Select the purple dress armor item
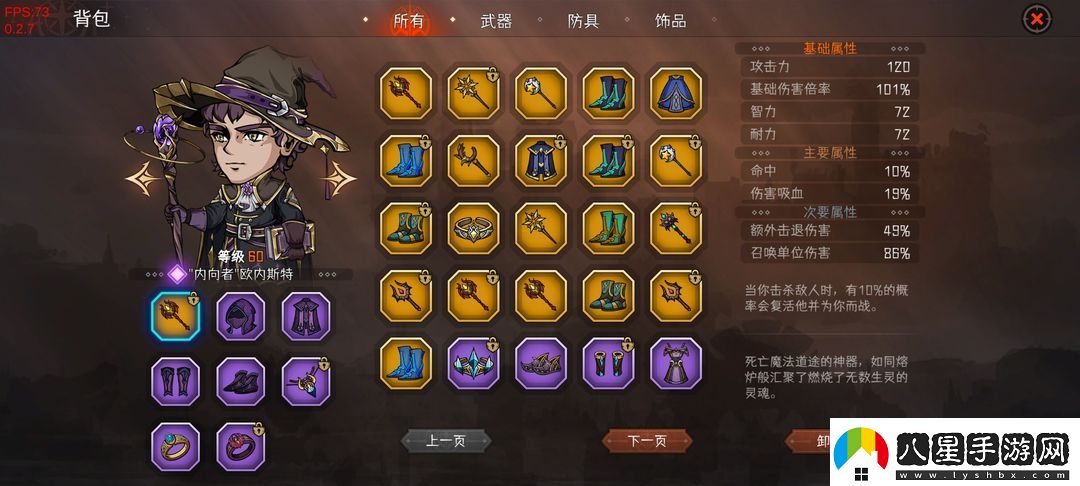Image resolution: width=1080 pixels, height=486 pixels. 675,363
